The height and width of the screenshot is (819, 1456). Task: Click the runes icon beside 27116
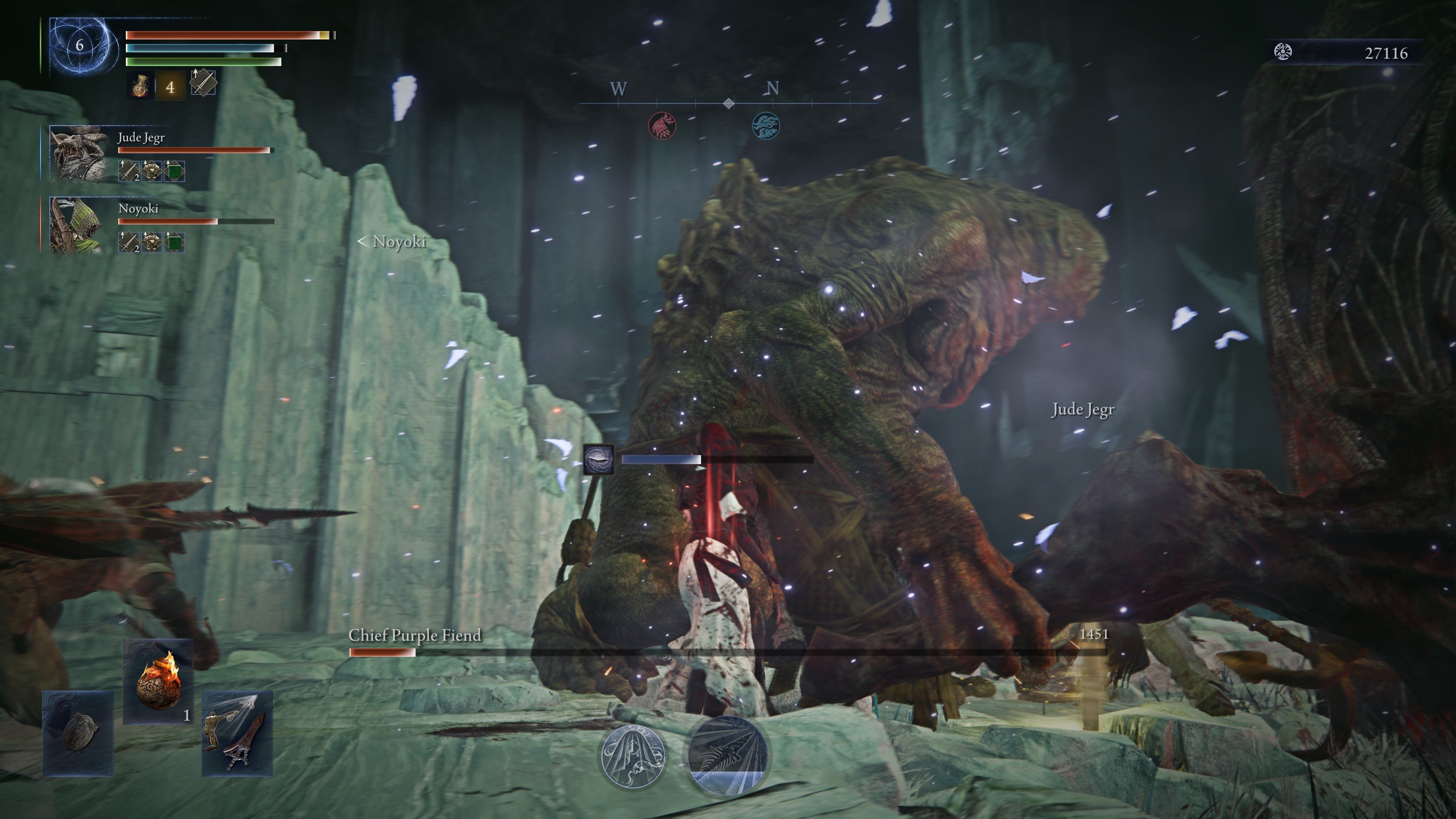click(1283, 52)
